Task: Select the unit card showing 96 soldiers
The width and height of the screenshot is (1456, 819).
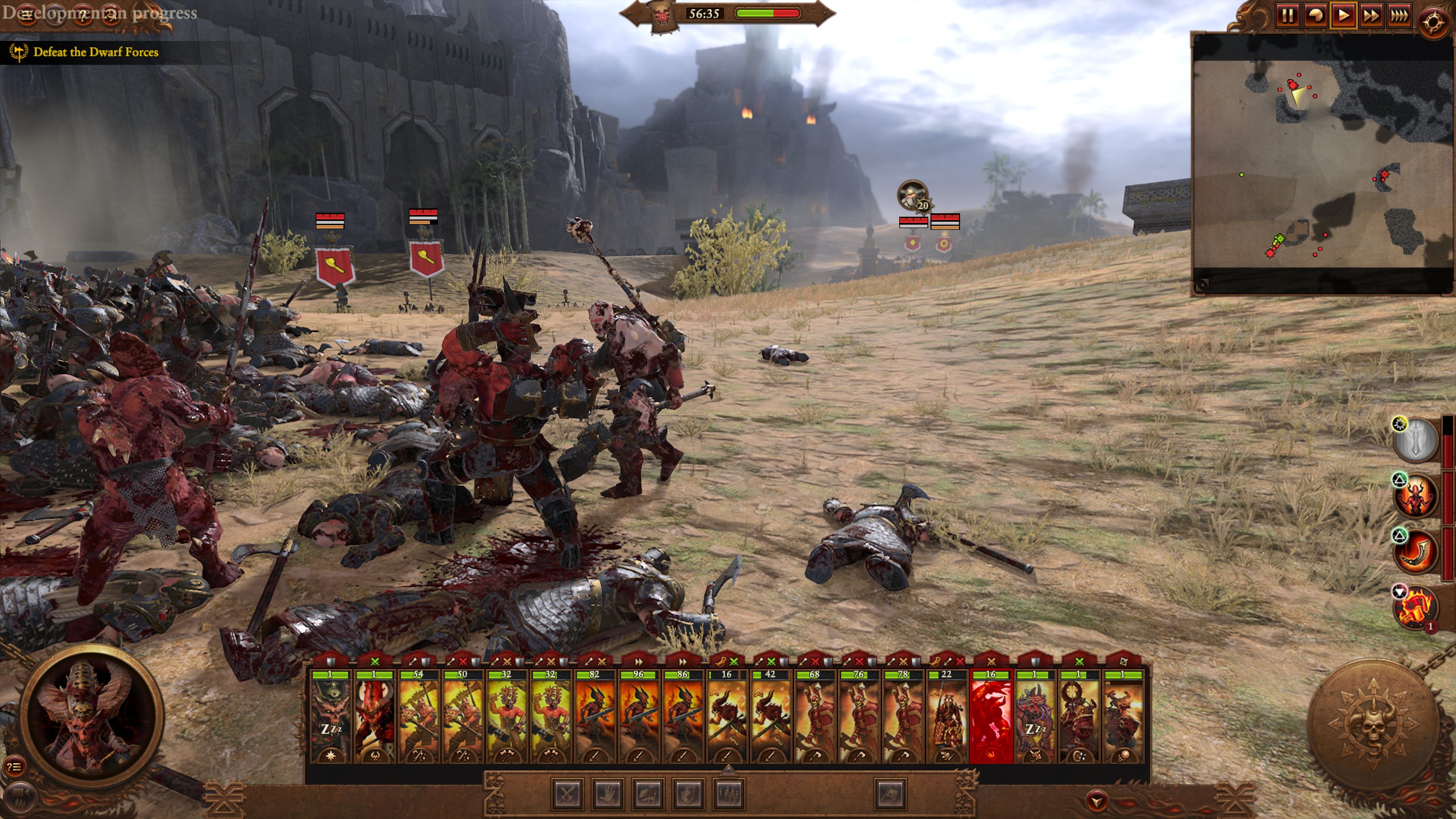Action: [x=638, y=717]
